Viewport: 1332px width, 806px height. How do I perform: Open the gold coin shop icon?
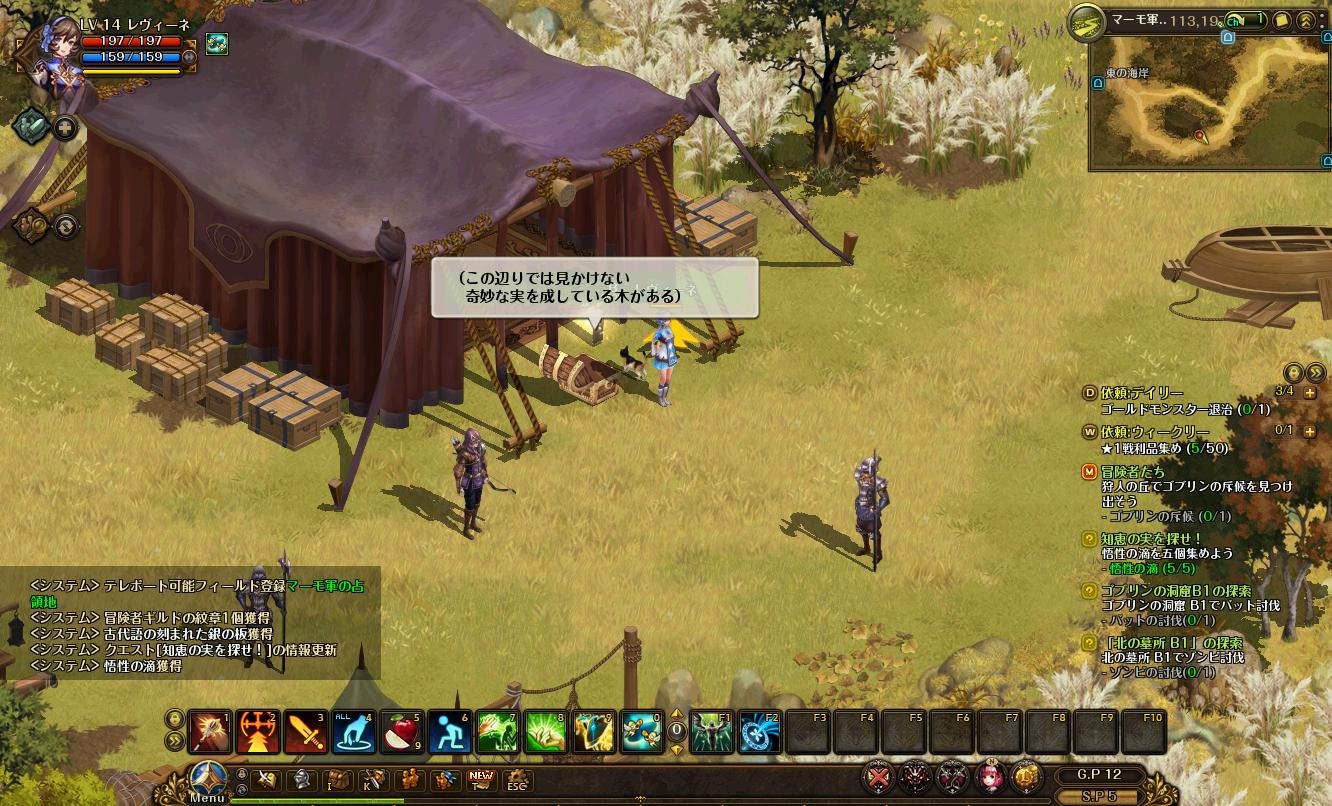pyautogui.click(x=1025, y=776)
